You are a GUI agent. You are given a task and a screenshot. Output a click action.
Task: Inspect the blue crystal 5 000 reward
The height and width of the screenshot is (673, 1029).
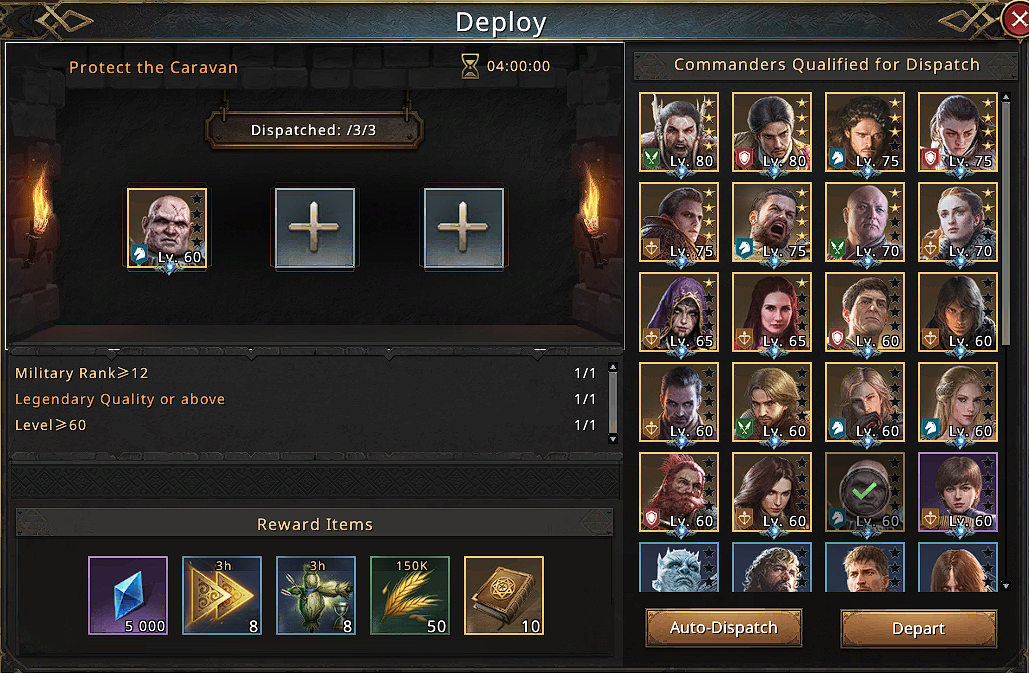tap(128, 596)
